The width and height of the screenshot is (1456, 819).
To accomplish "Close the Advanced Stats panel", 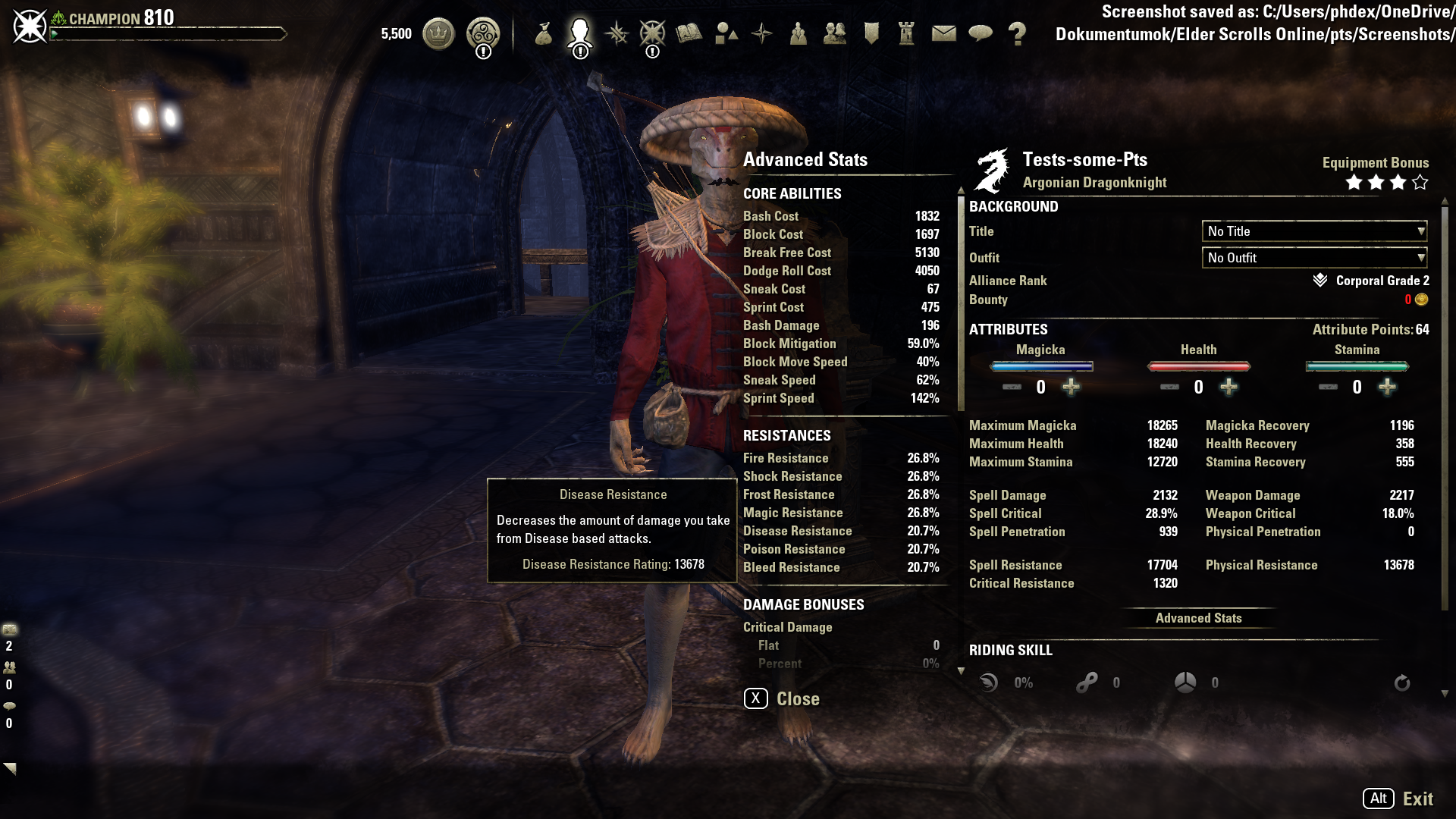I will pos(782,698).
